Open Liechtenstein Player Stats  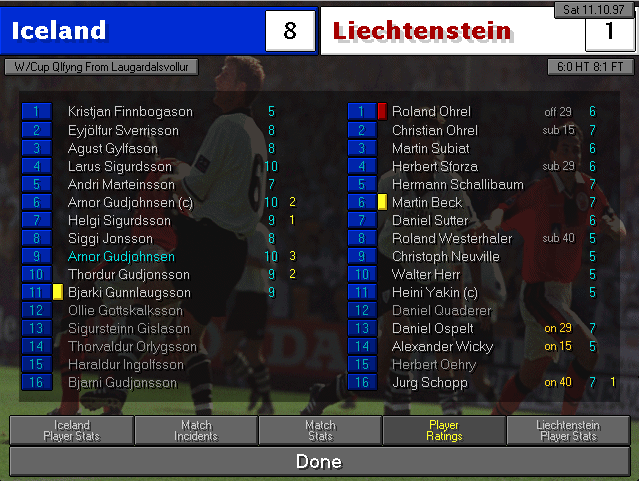point(568,431)
